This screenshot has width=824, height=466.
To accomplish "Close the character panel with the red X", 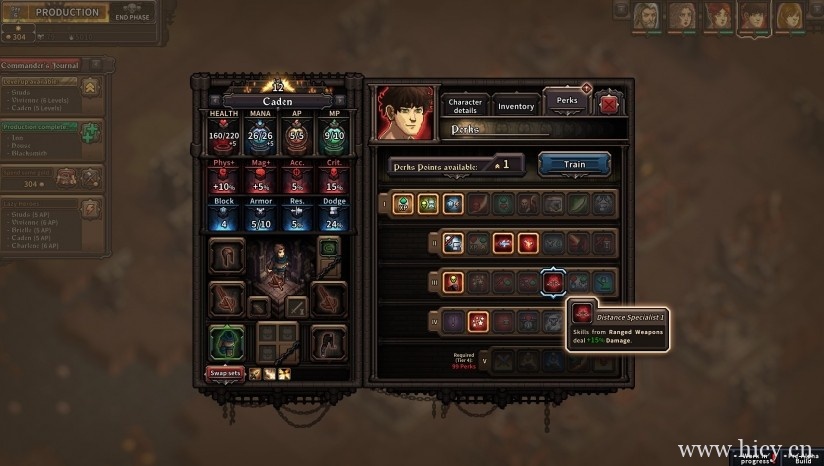I will [x=607, y=104].
